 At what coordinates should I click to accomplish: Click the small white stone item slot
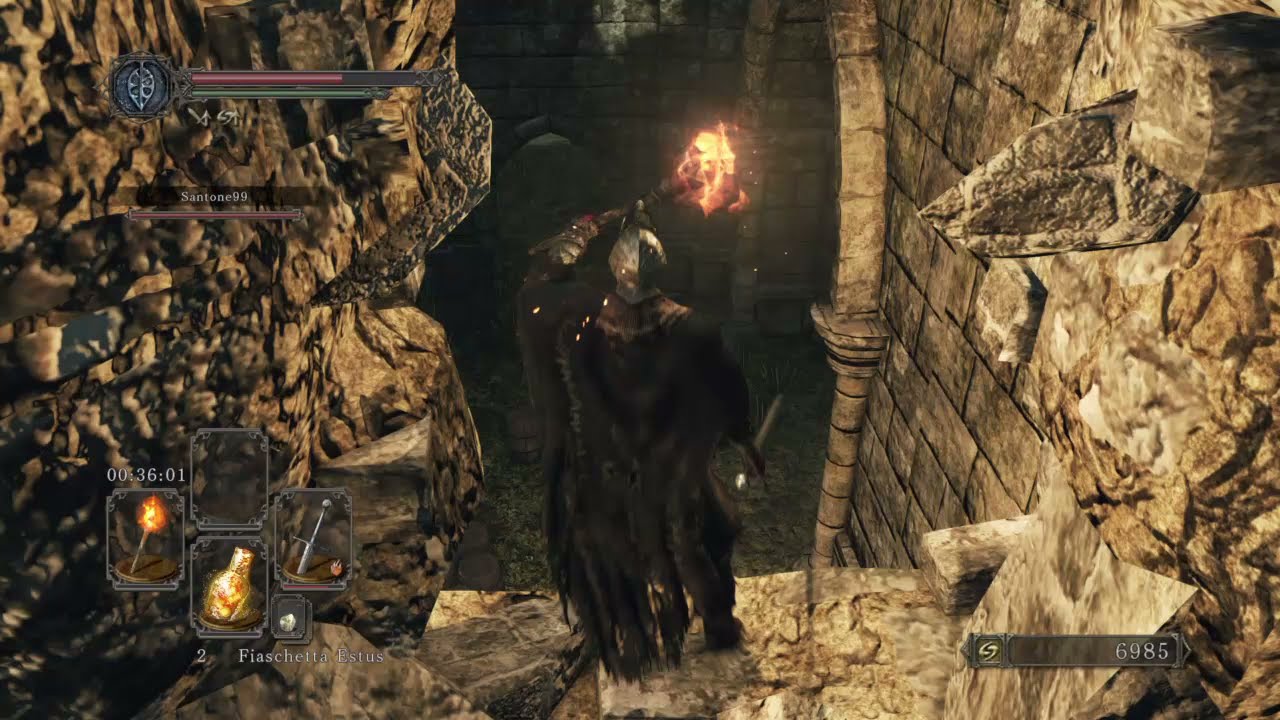(290, 620)
